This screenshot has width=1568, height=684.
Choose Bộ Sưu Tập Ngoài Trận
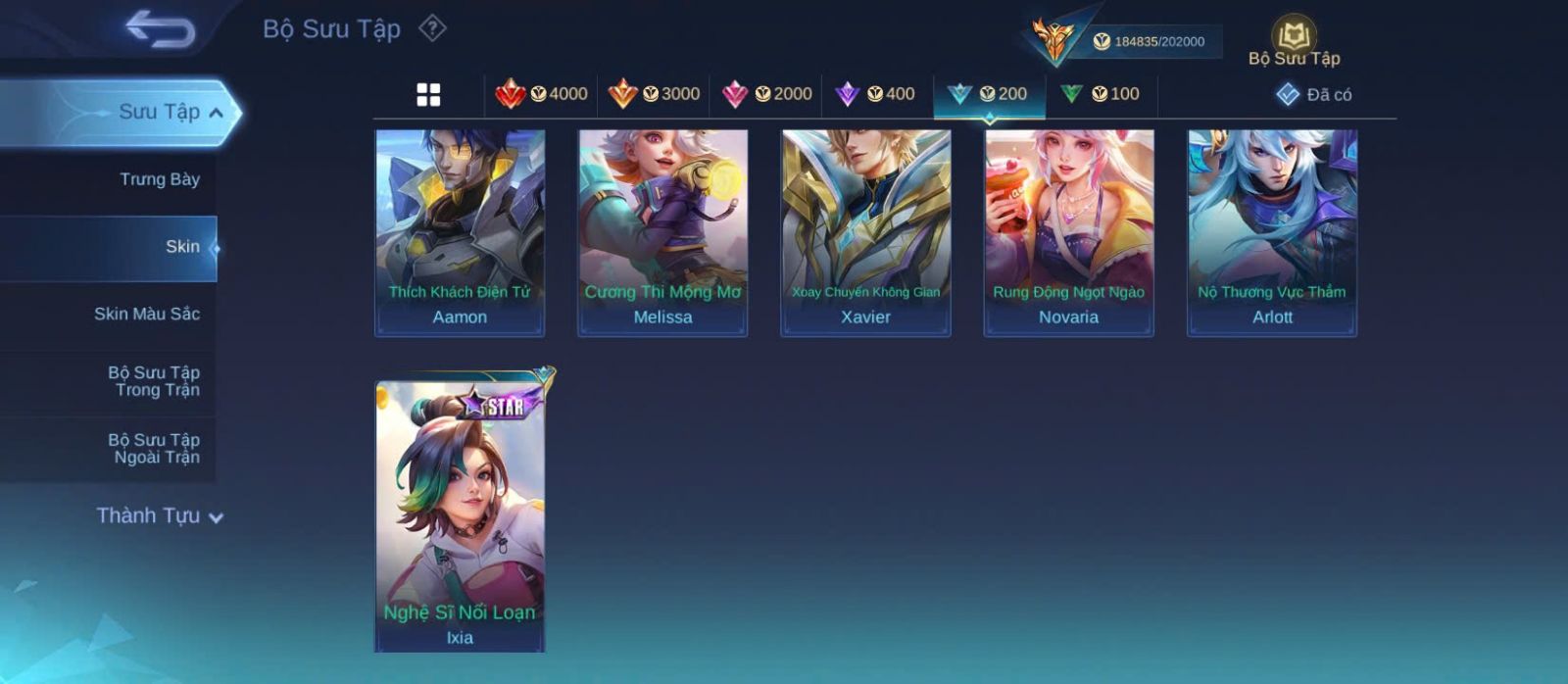pyautogui.click(x=155, y=449)
